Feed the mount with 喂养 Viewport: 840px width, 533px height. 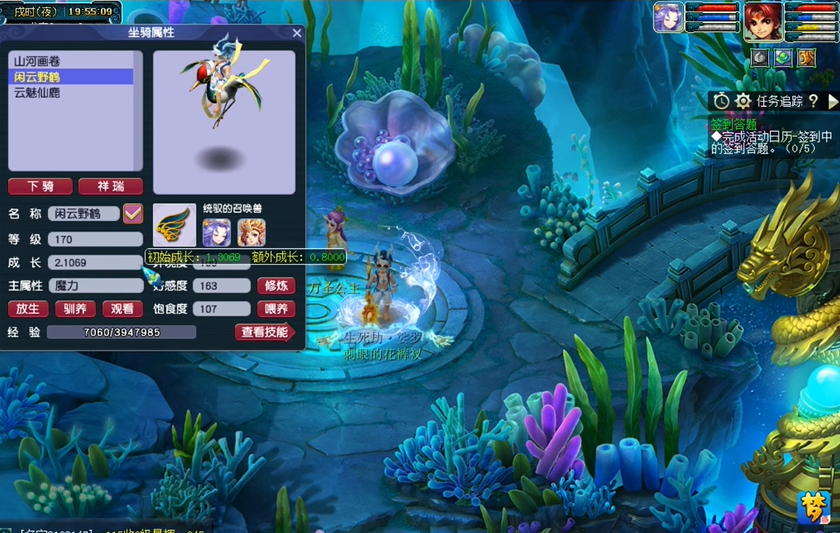tap(275, 310)
